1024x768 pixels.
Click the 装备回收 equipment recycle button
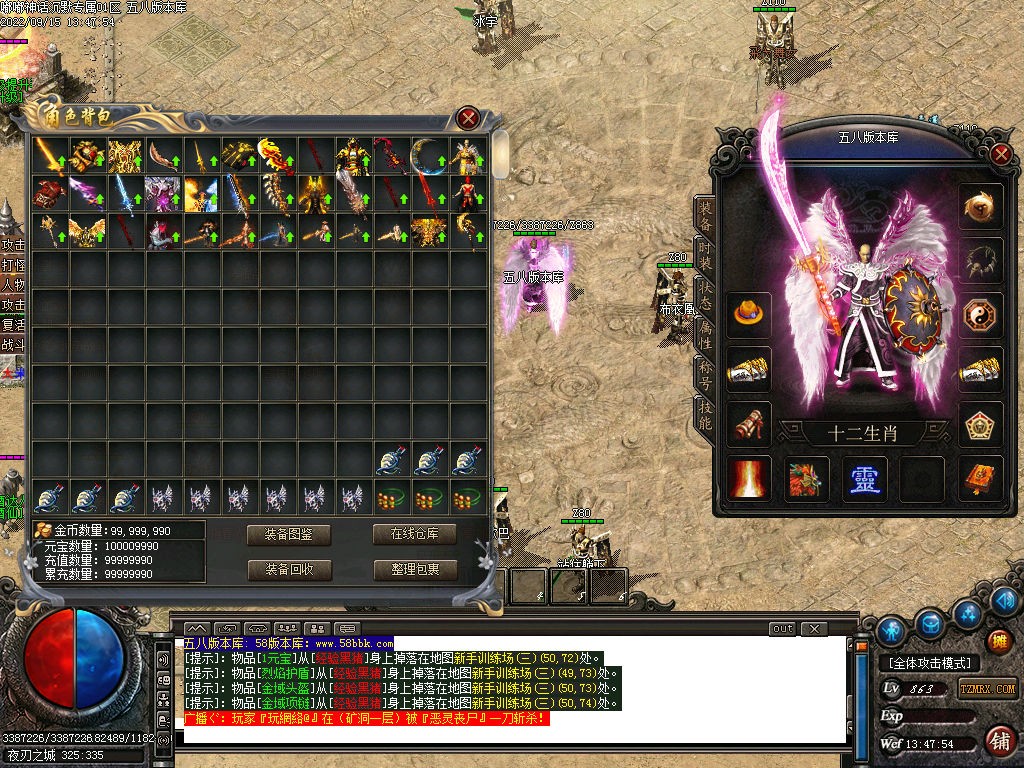coord(289,570)
